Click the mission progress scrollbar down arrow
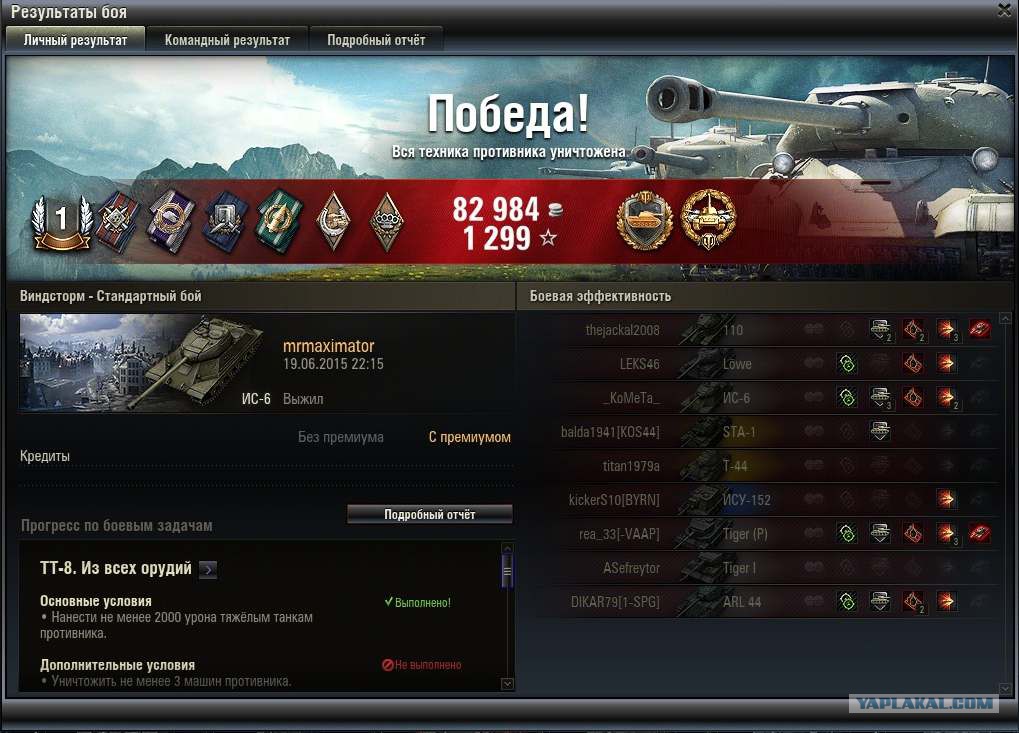This screenshot has width=1019, height=733. pyautogui.click(x=507, y=684)
